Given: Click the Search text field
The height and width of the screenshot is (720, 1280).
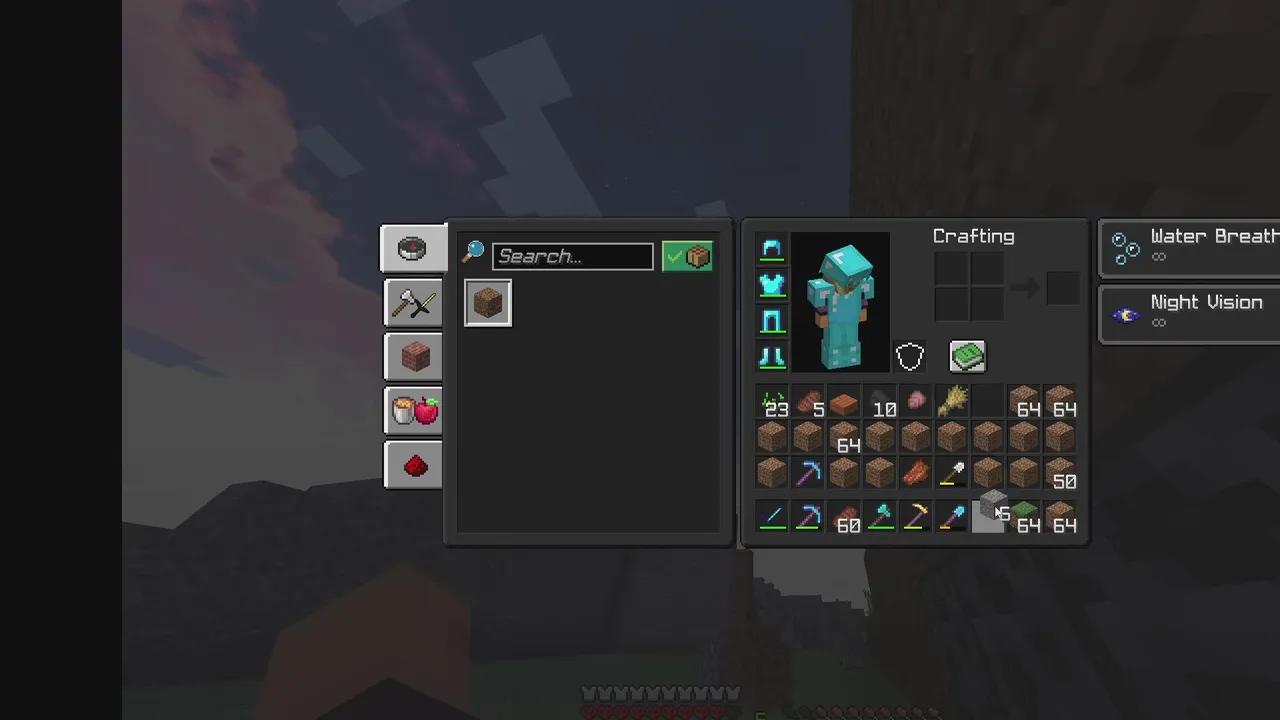Looking at the screenshot, I should pos(572,256).
